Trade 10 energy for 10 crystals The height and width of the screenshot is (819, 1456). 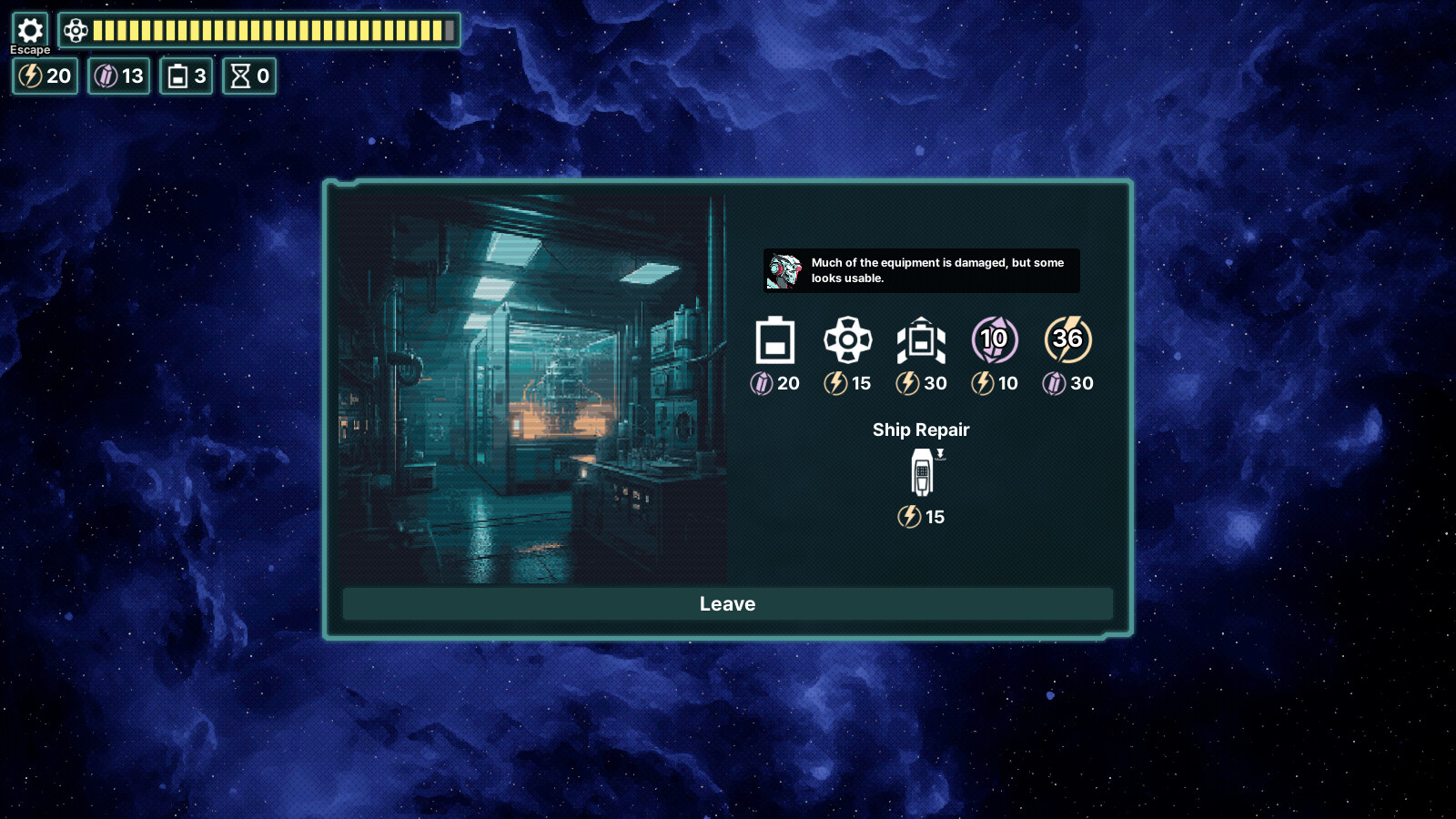994,341
